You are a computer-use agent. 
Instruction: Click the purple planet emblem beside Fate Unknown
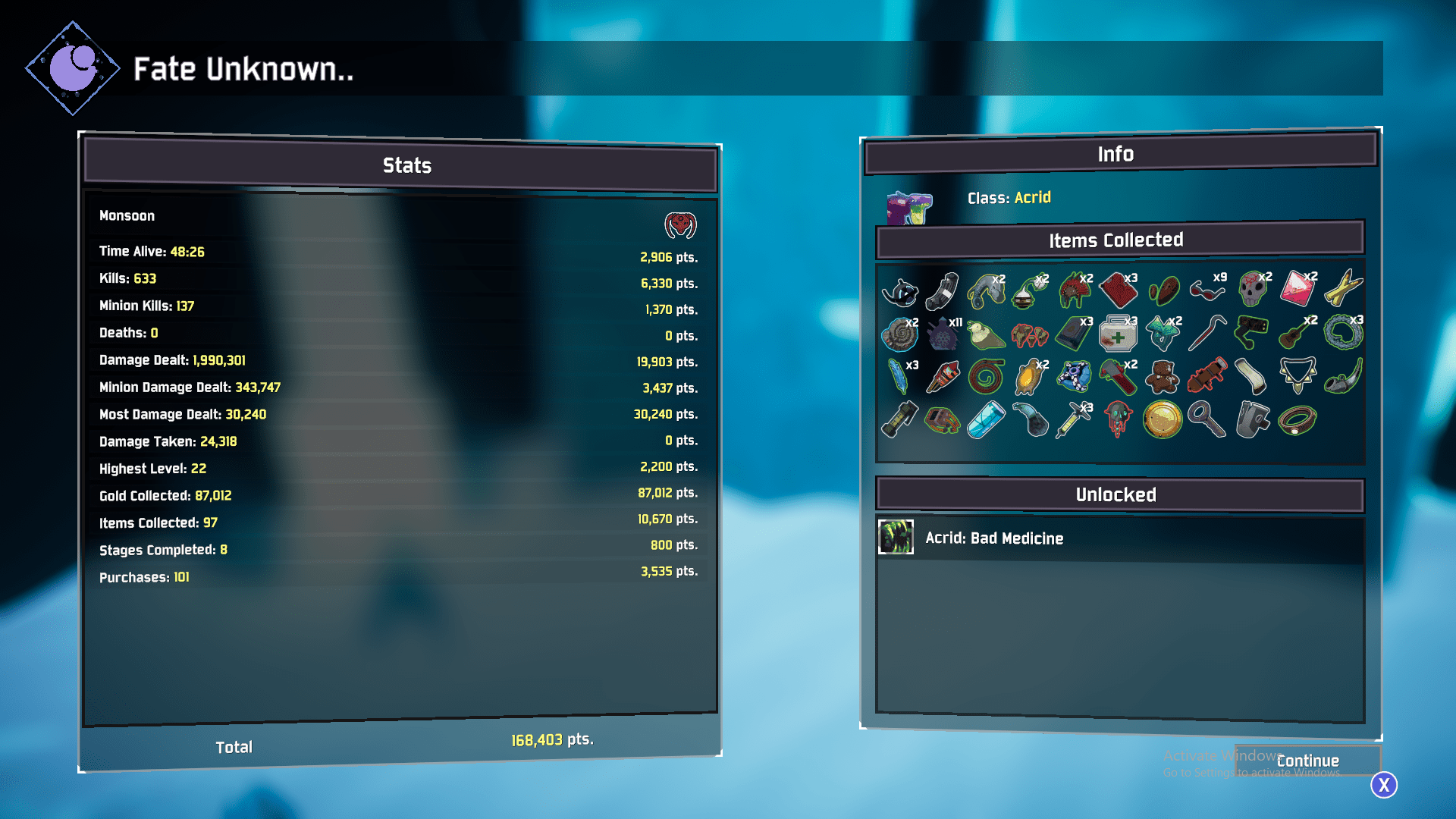click(x=73, y=67)
